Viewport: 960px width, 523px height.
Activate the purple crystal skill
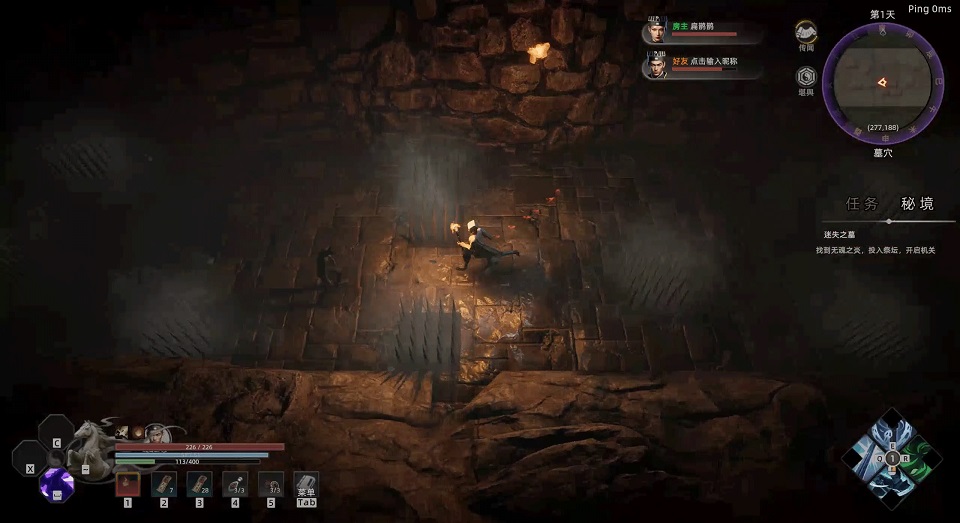point(56,484)
